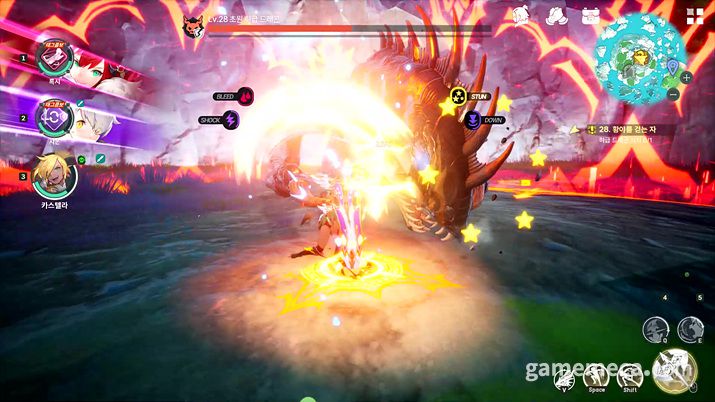Image resolution: width=715 pixels, height=402 pixels.
Task: Trigger the Shift dash action icon
Action: tap(629, 375)
